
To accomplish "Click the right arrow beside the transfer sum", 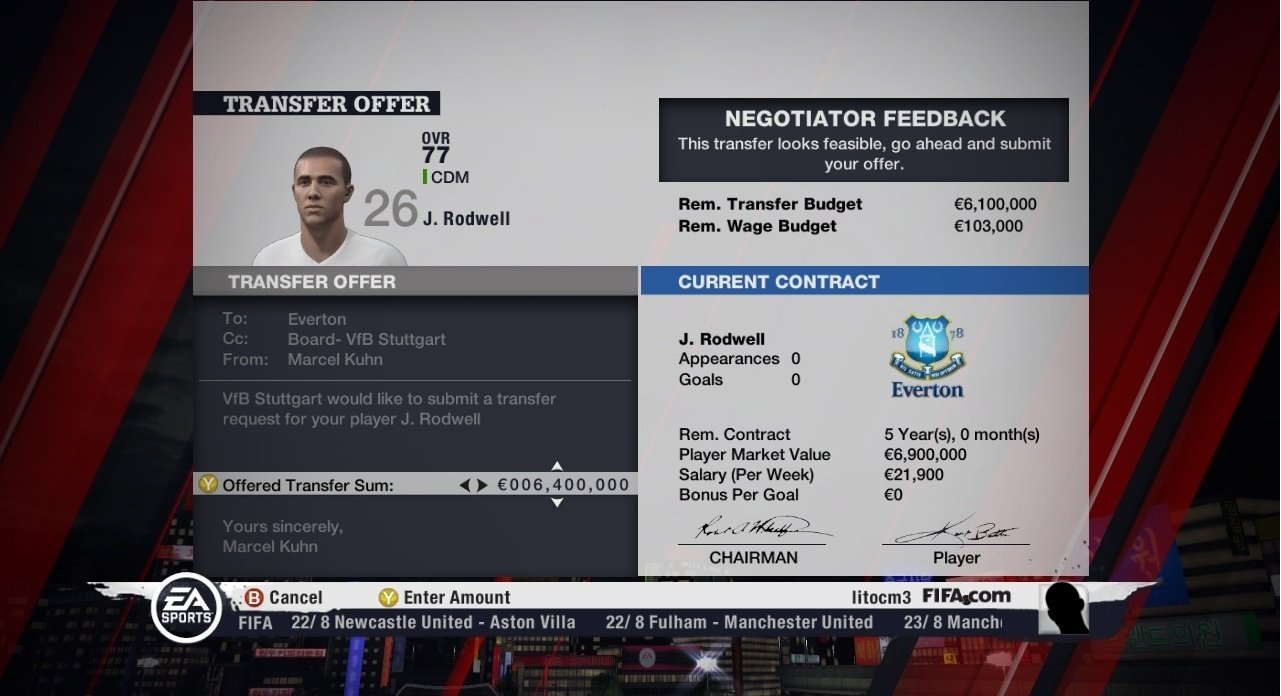I will coord(482,485).
